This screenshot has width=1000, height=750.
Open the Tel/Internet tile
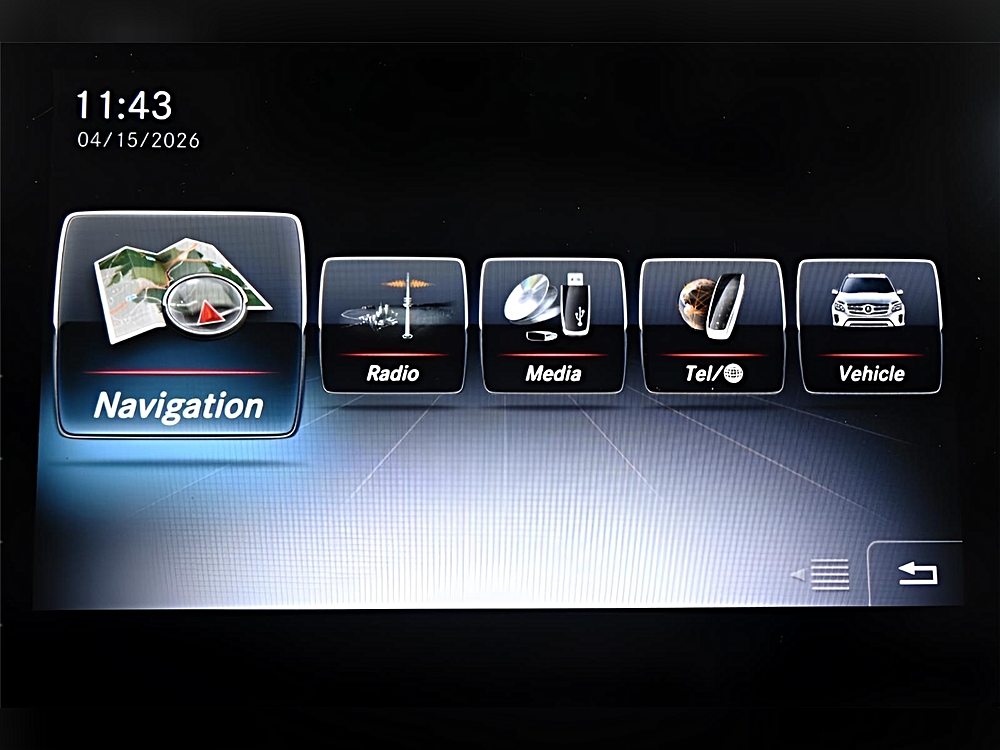click(x=712, y=325)
